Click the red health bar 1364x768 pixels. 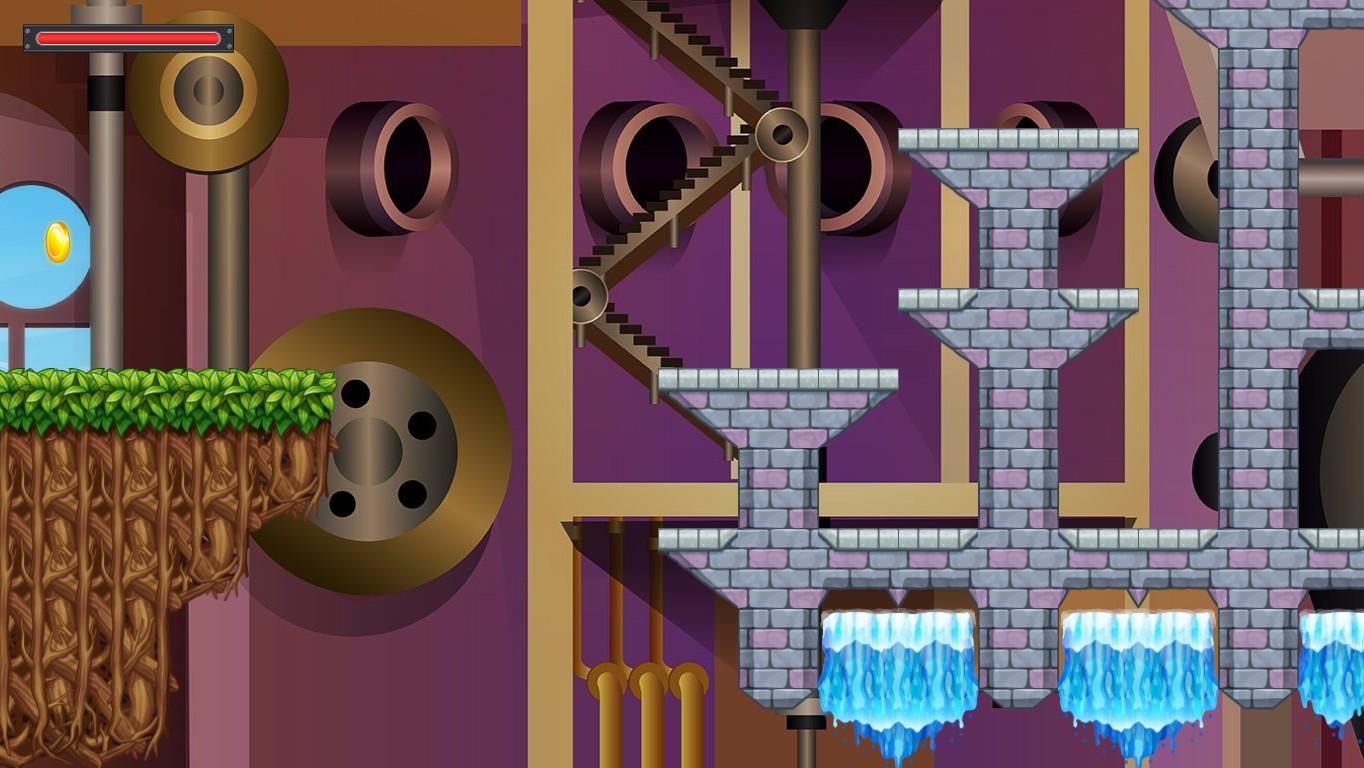pyautogui.click(x=128, y=37)
